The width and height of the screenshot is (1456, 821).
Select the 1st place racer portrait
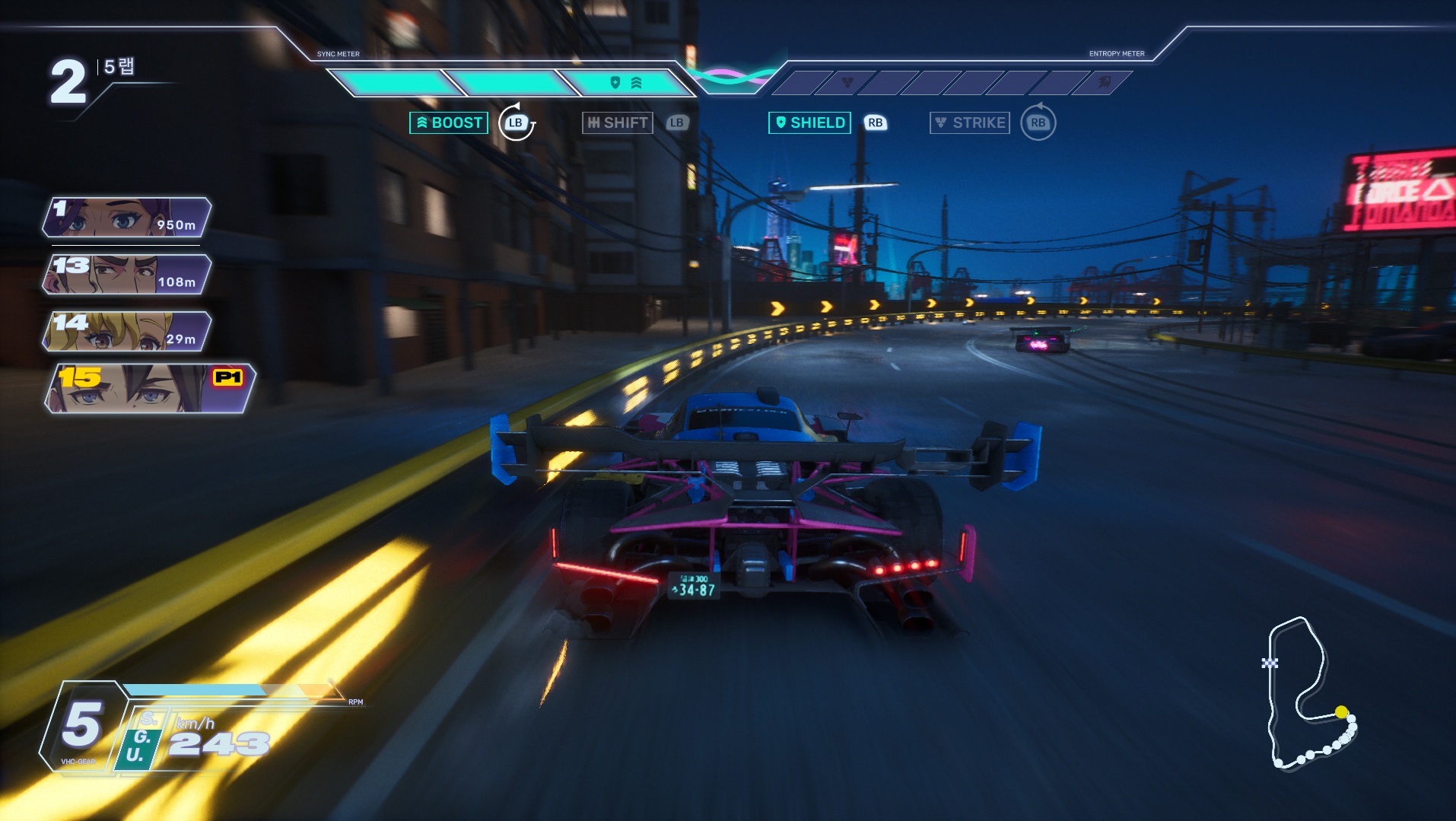pos(126,217)
